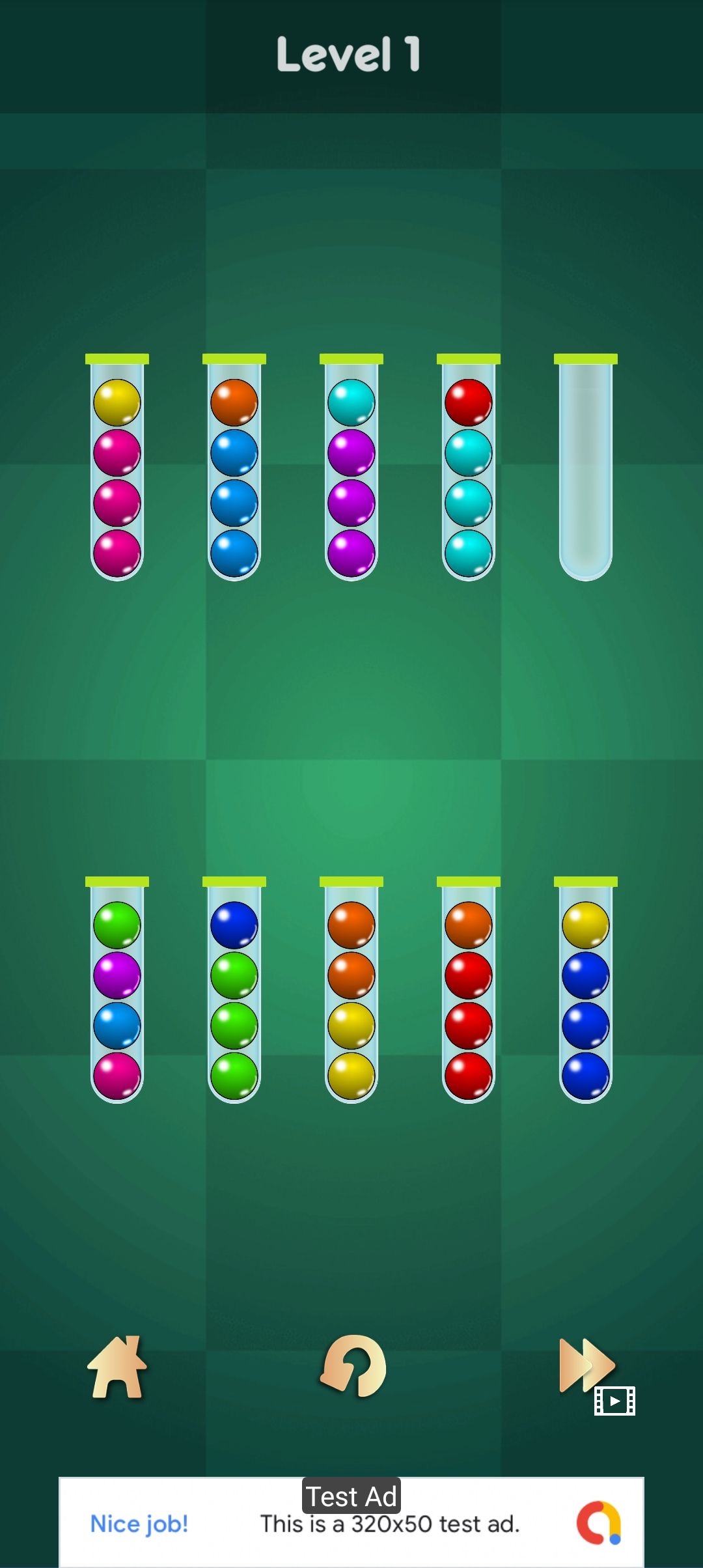Choose tube with cyan ball above purple balls

tap(351, 469)
